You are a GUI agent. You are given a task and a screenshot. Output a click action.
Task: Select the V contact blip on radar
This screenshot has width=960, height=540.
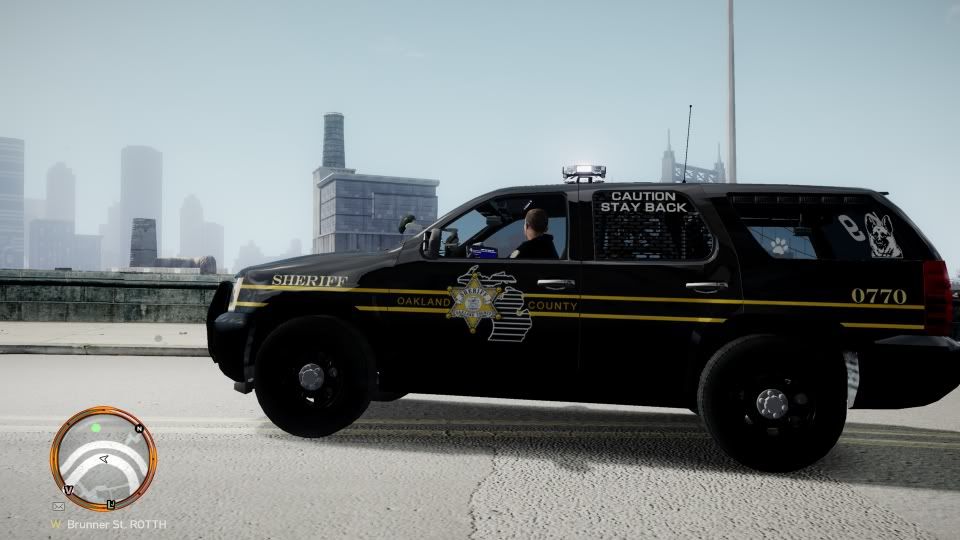68,490
